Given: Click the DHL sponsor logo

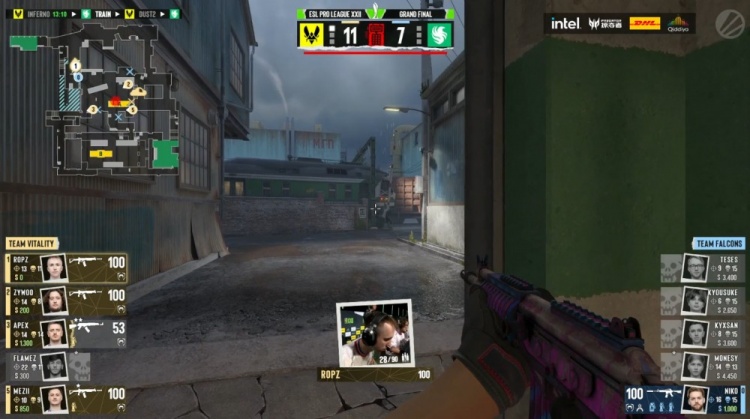Looking at the screenshot, I should point(644,23).
